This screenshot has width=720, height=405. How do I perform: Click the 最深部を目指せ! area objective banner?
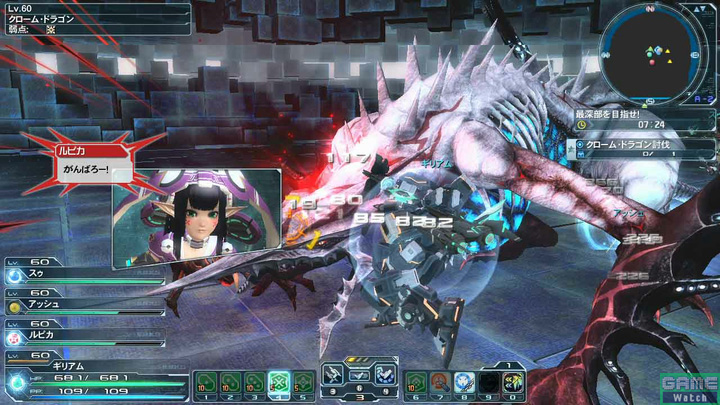[612, 113]
